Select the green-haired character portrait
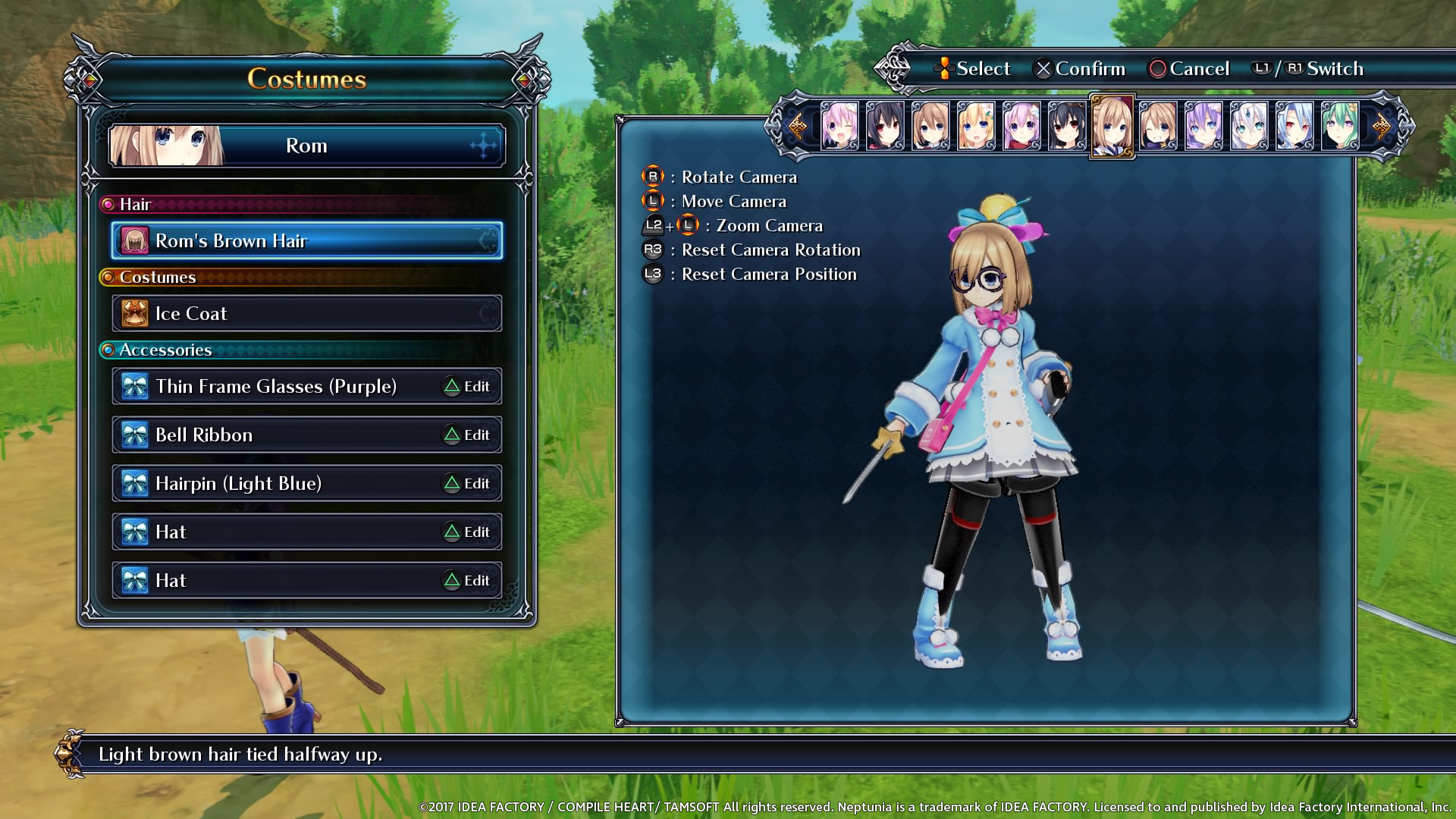The image size is (1456, 819). click(1340, 126)
